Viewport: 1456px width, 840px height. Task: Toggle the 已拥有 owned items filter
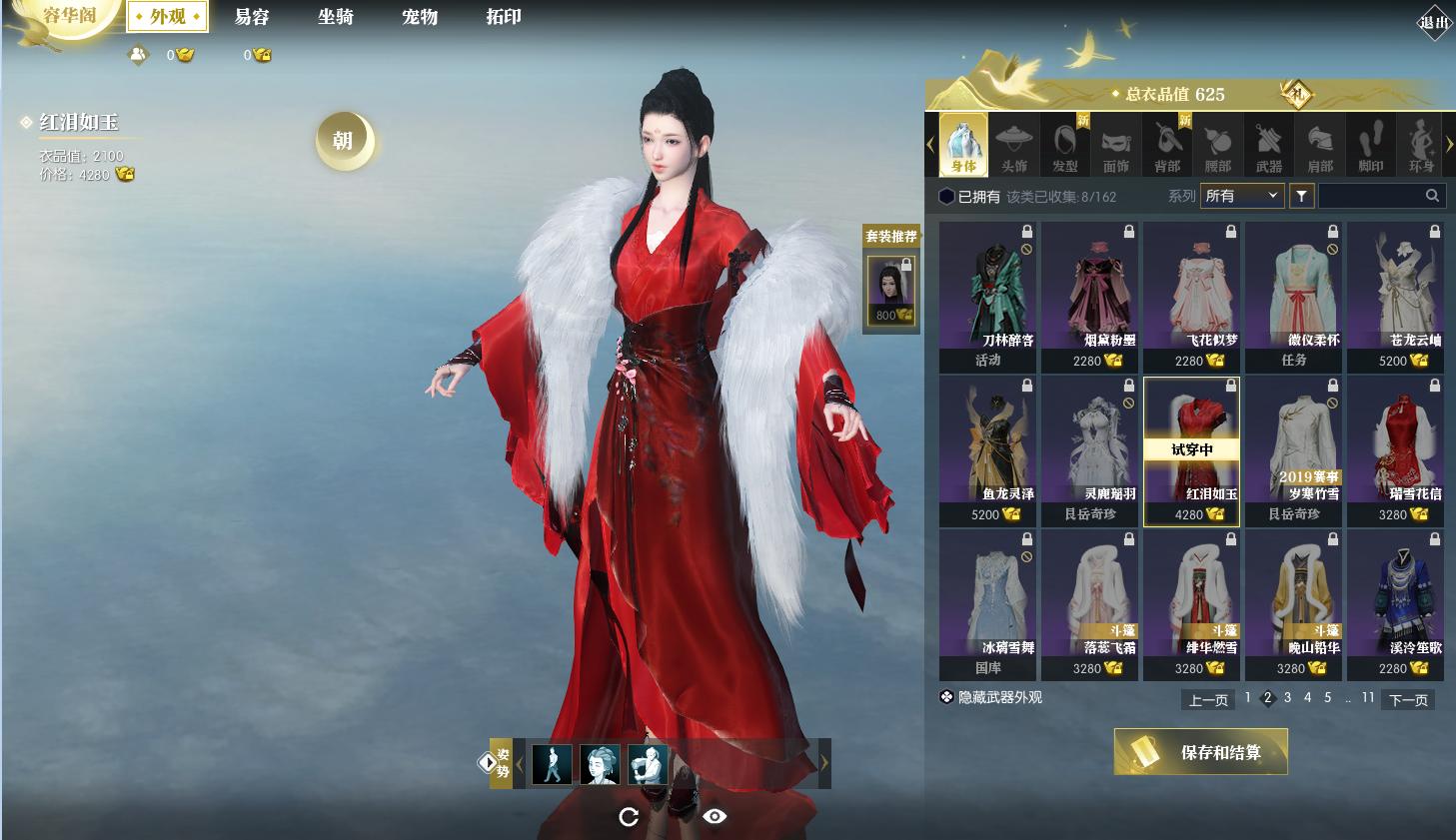967,196
